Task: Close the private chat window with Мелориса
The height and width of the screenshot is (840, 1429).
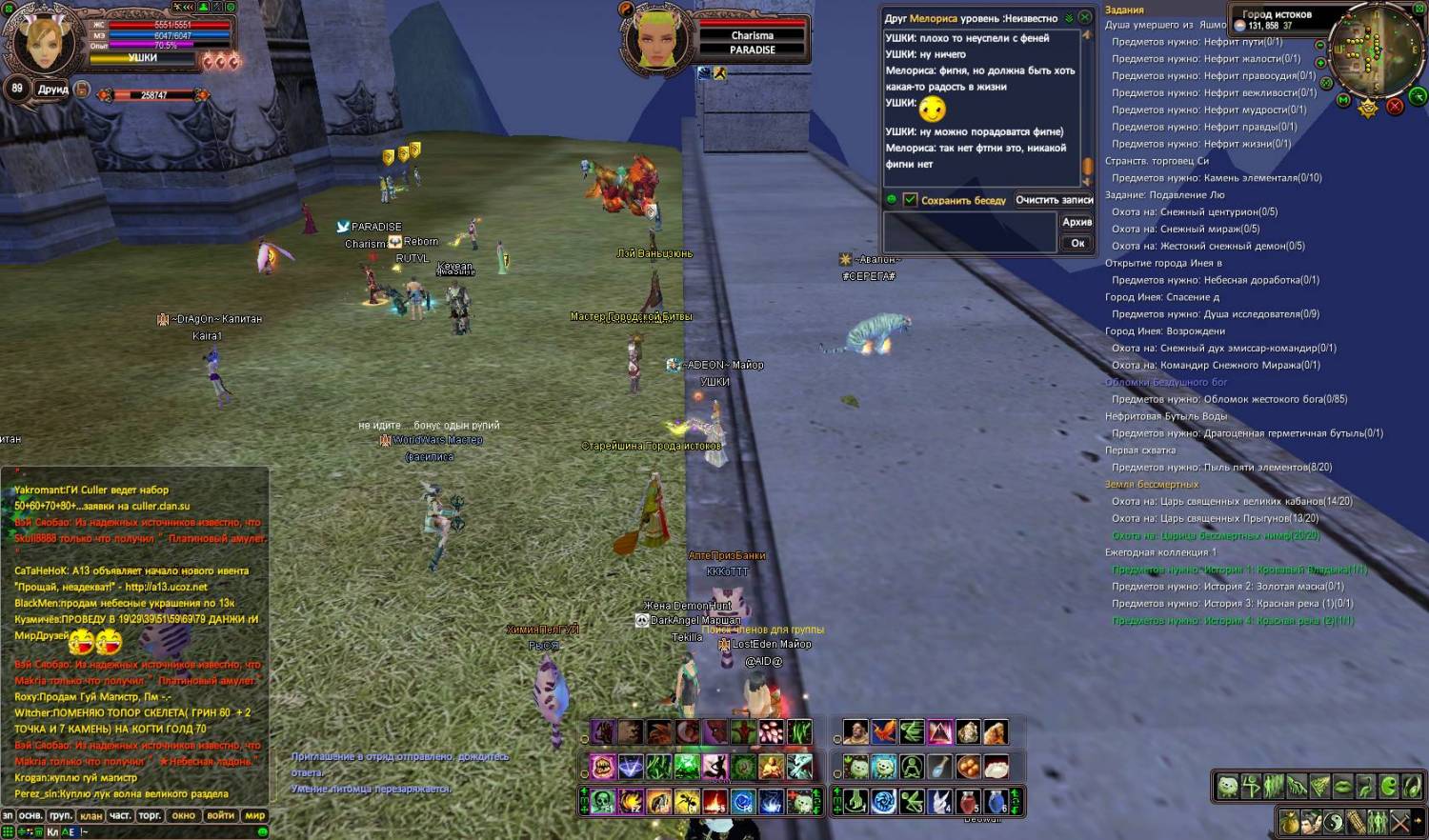Action: [x=1085, y=17]
